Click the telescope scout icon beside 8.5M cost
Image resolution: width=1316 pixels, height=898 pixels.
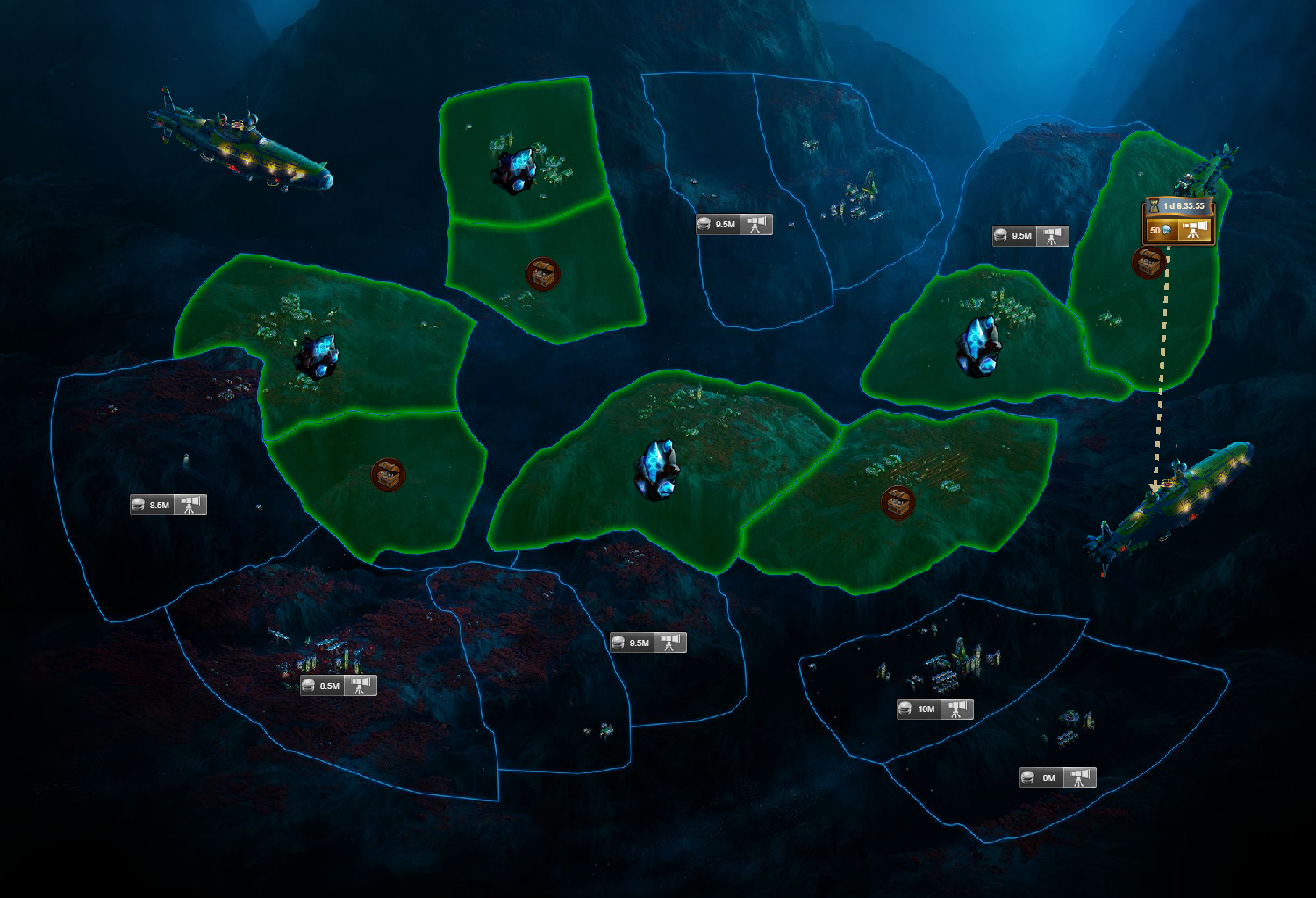tap(190, 504)
